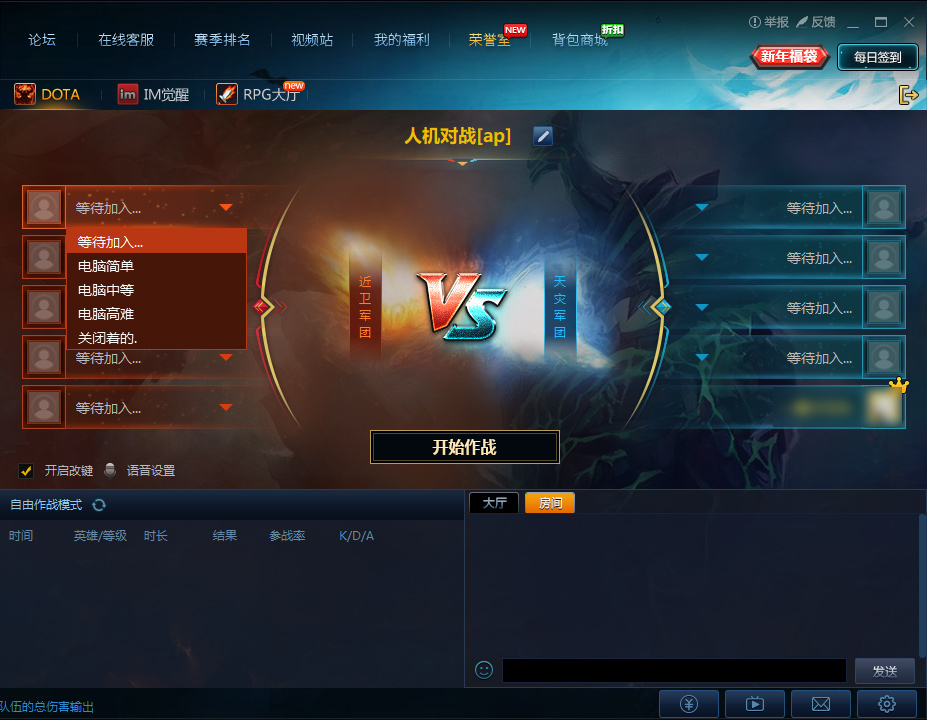
Task: Pick 电脑高难 in the slot menu
Action: pyautogui.click(x=106, y=314)
